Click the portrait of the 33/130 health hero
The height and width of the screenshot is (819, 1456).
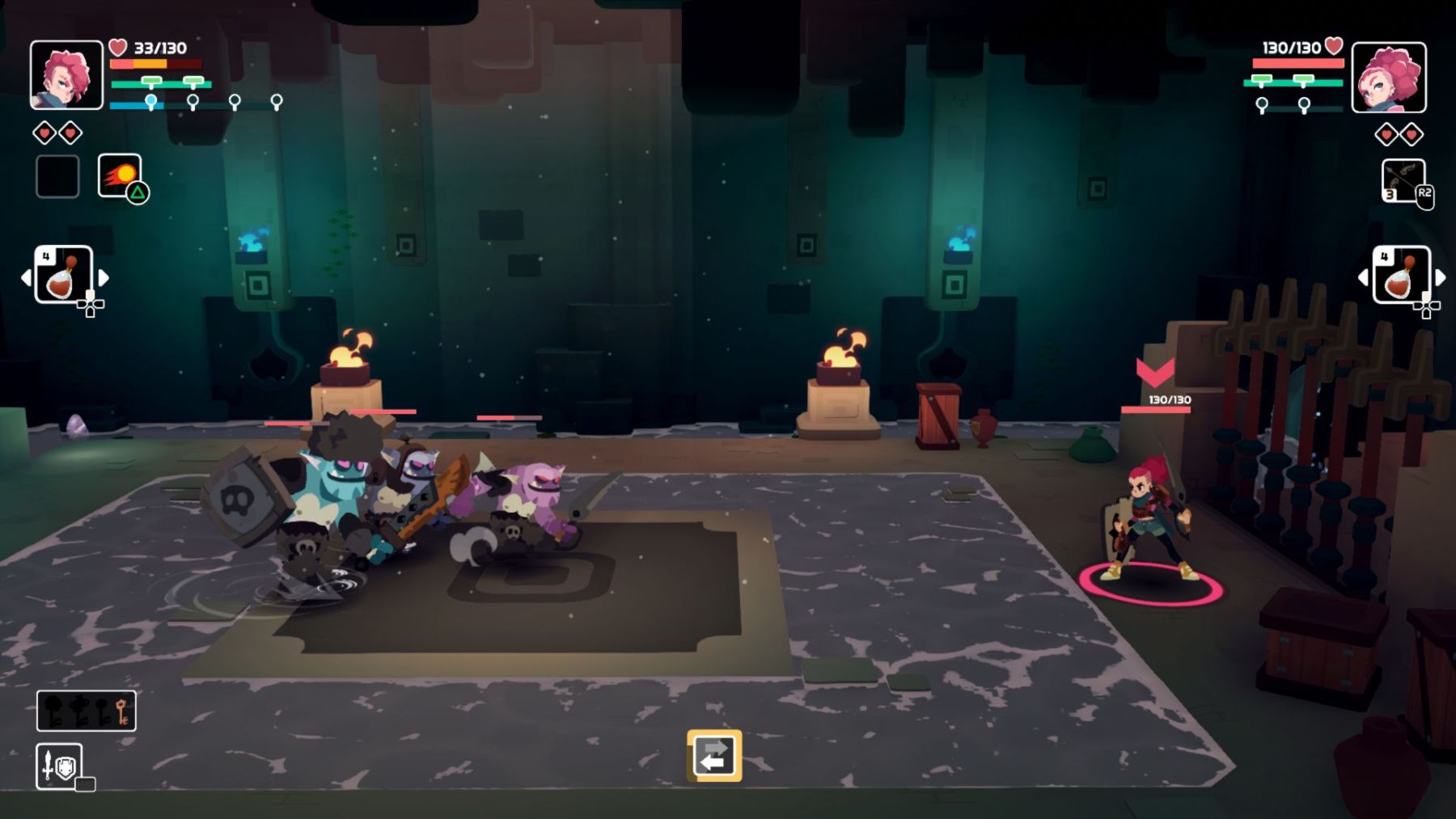(x=66, y=75)
